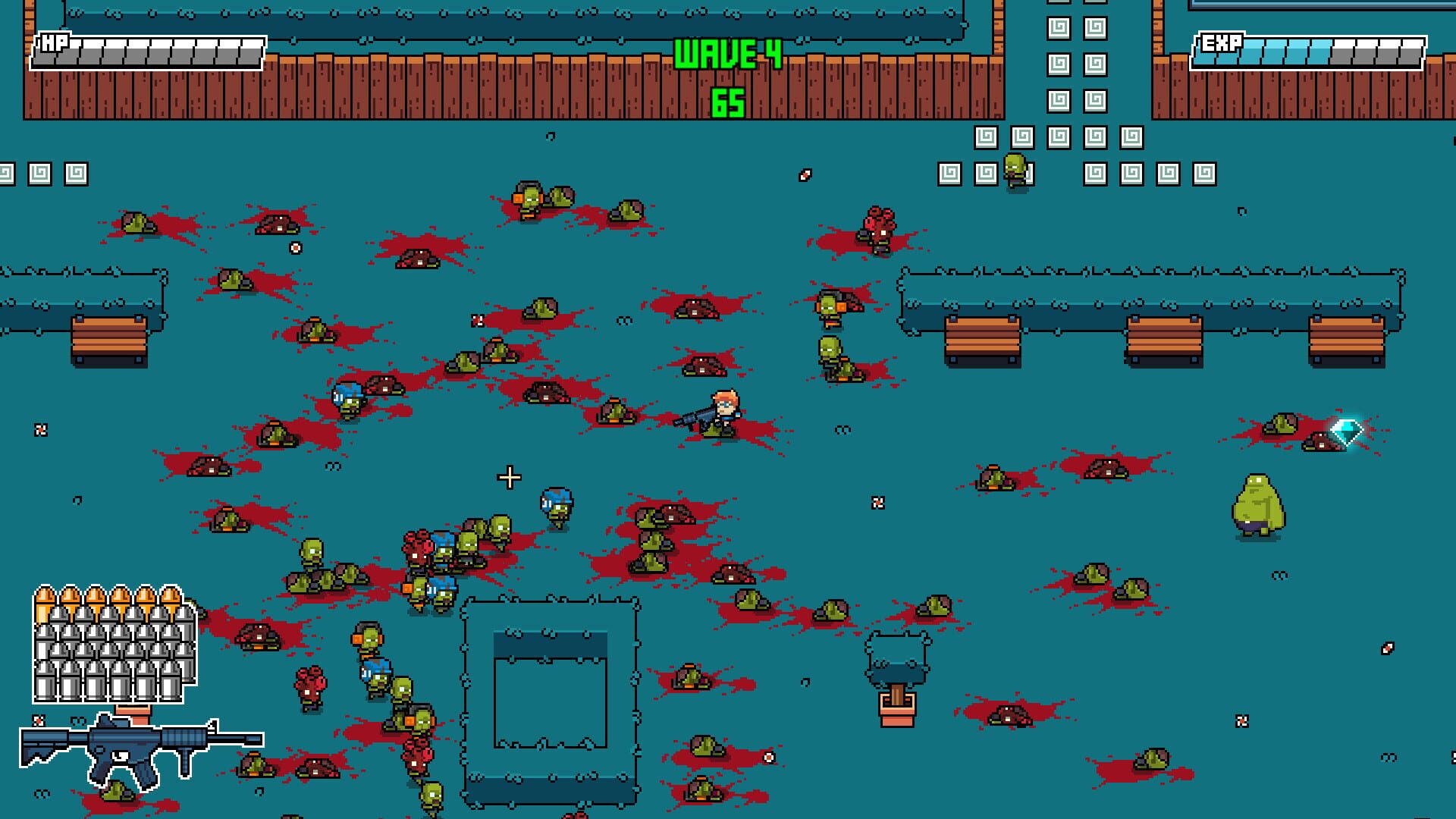Click the green 65 wave countdown timer

[726, 99]
